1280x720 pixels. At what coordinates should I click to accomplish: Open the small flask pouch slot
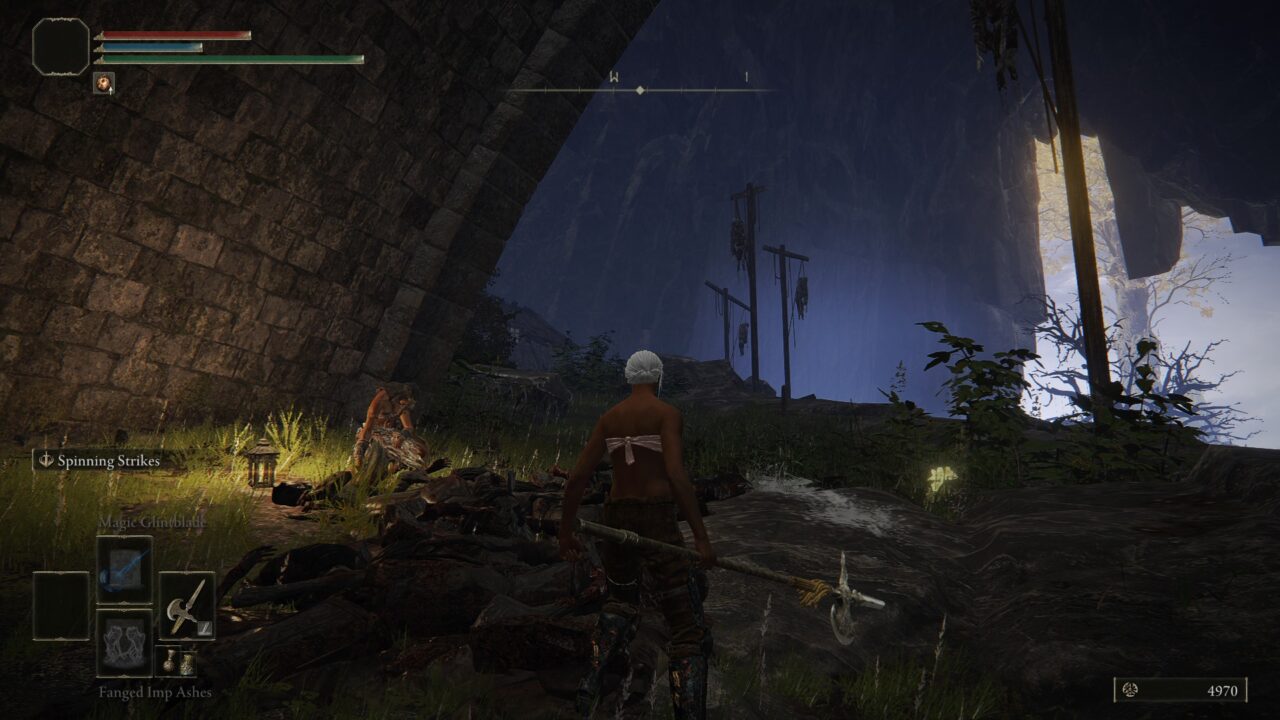[175, 661]
